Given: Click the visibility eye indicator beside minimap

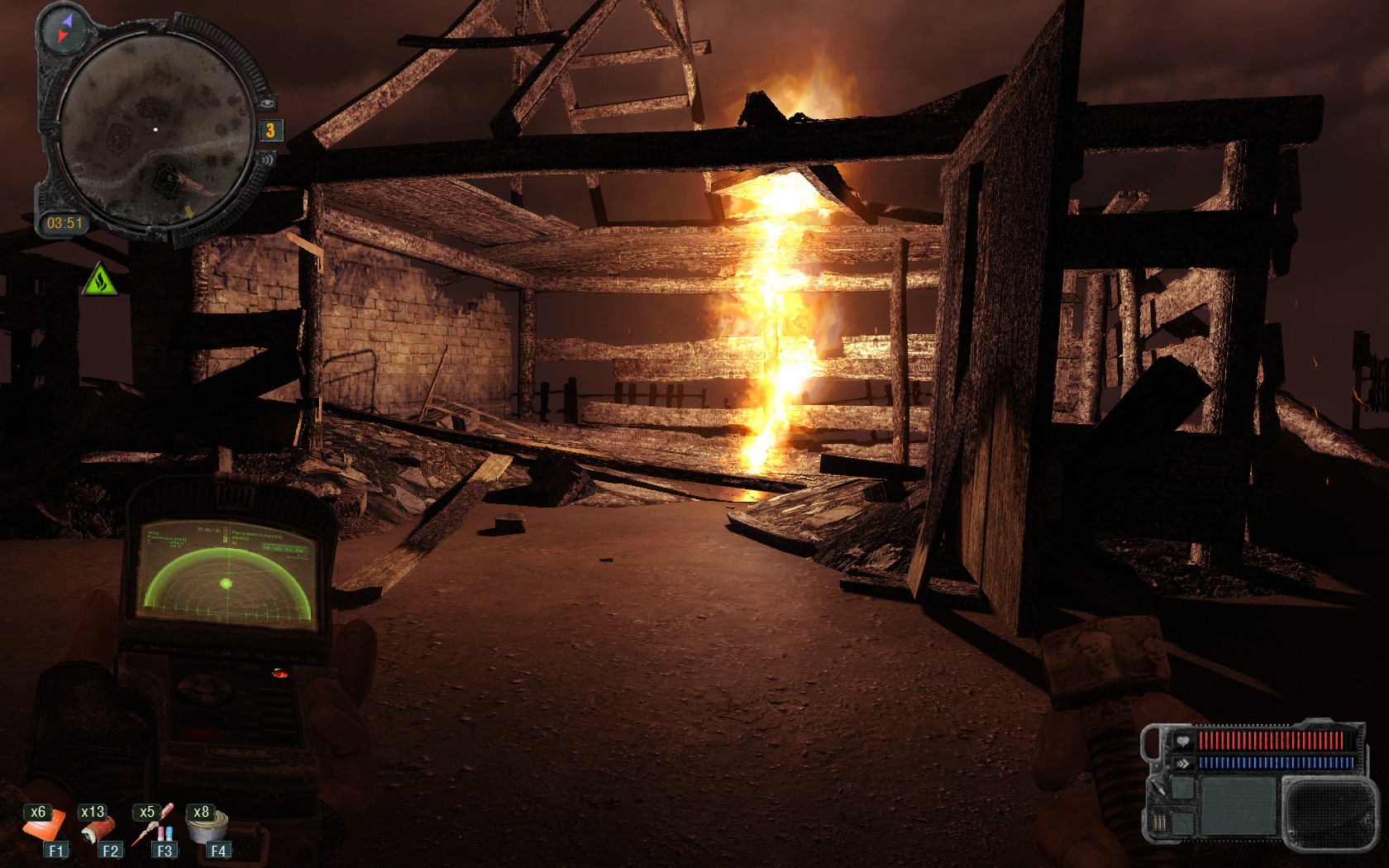Looking at the screenshot, I should [268, 103].
